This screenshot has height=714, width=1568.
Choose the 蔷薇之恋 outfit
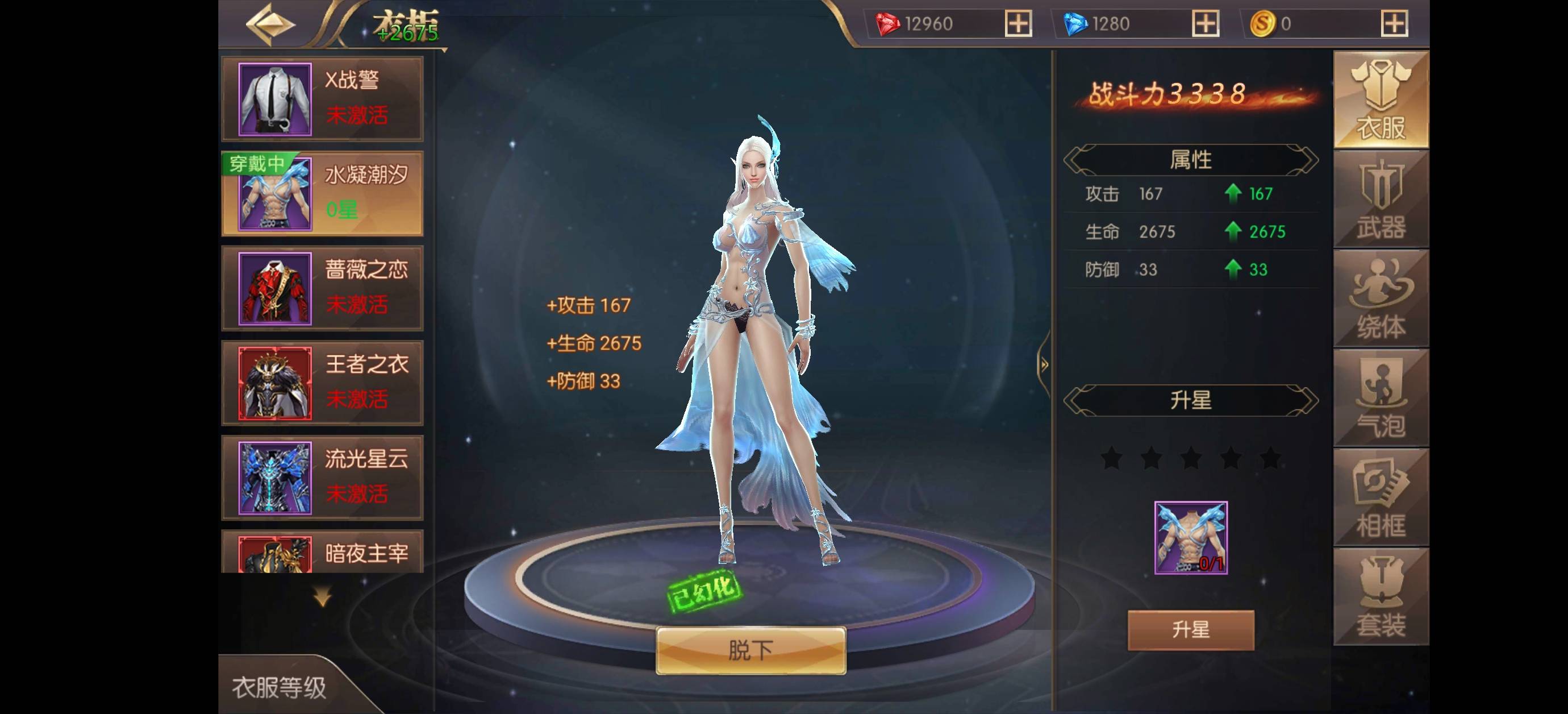click(x=322, y=288)
